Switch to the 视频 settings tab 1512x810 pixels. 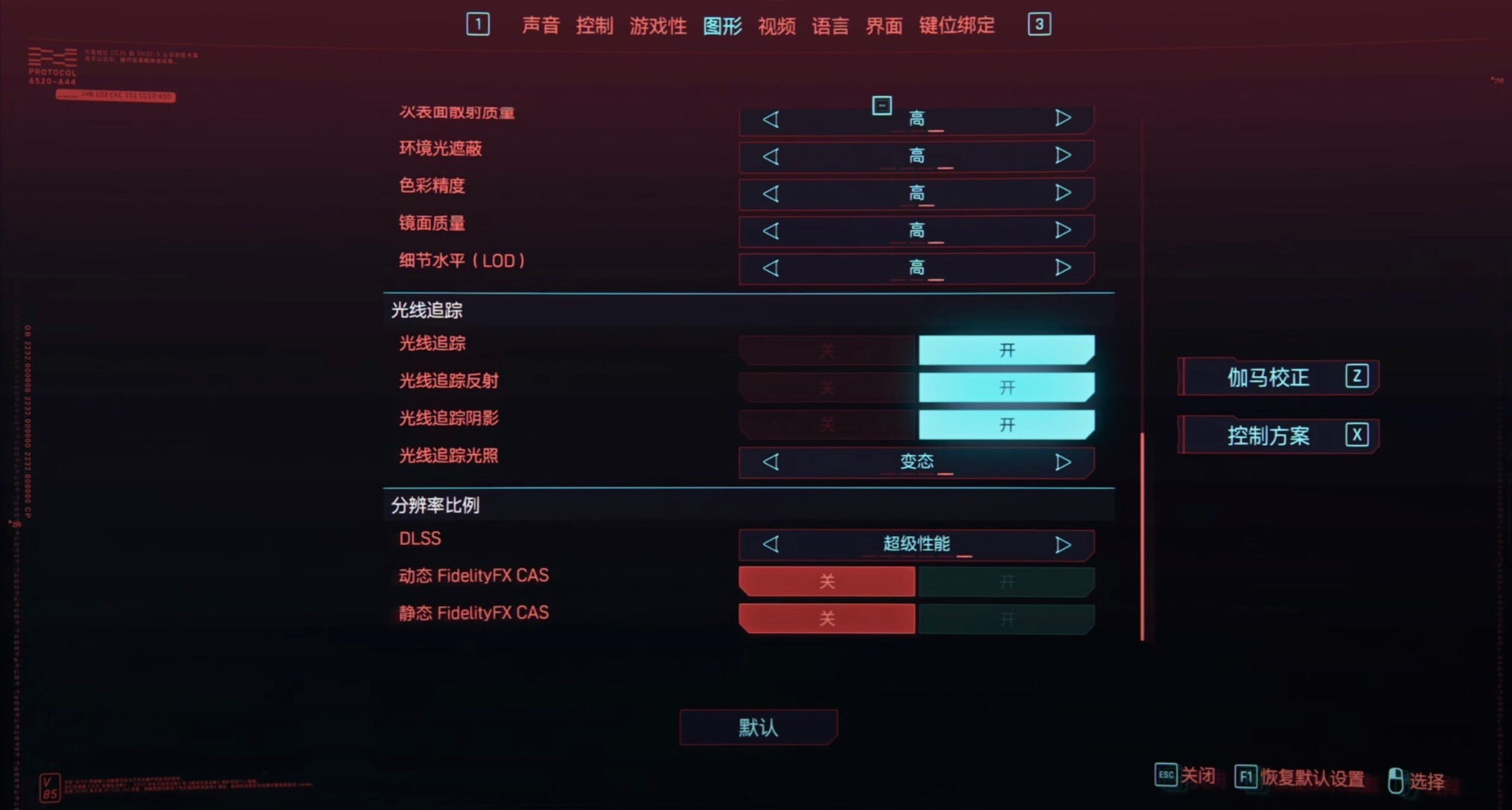coord(776,26)
